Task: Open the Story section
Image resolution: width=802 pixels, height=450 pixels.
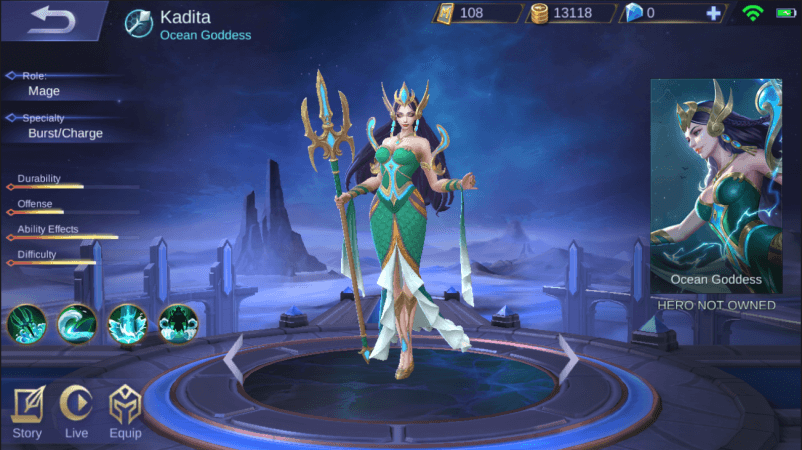Action: [x=27, y=410]
